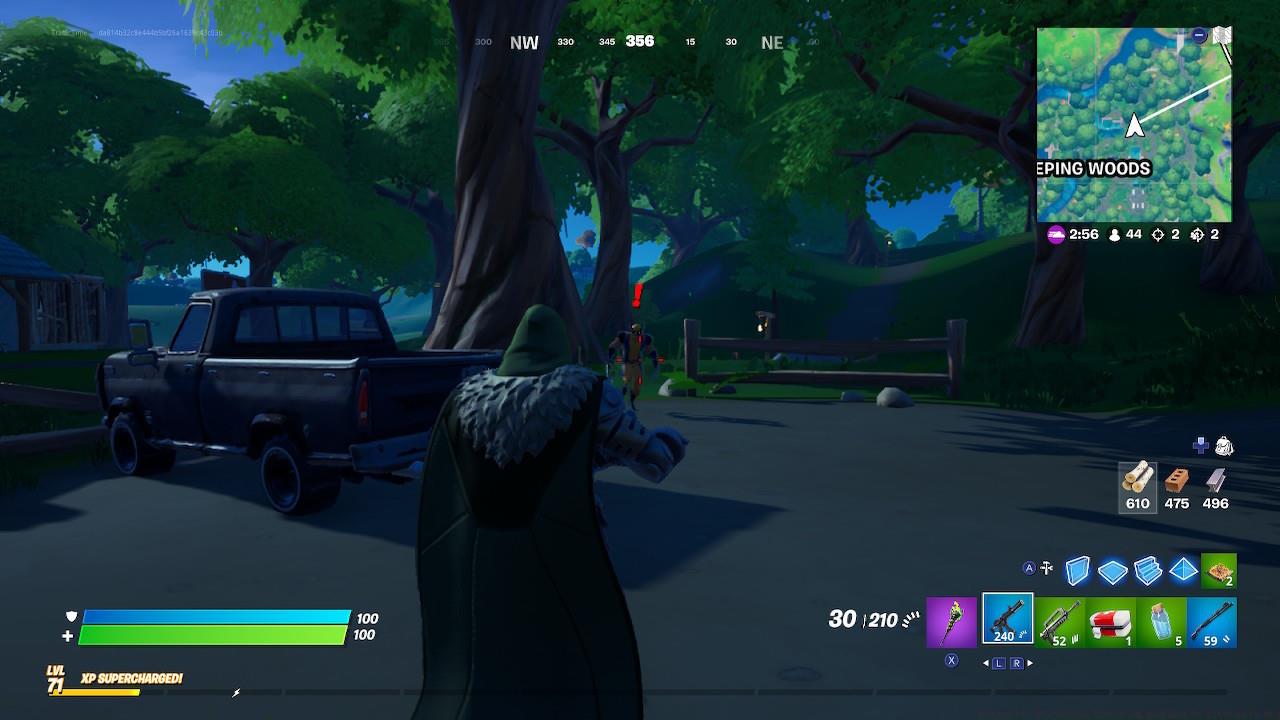Click the right R slot switcher arrow
Viewport: 1280px width, 720px height.
click(1018, 661)
